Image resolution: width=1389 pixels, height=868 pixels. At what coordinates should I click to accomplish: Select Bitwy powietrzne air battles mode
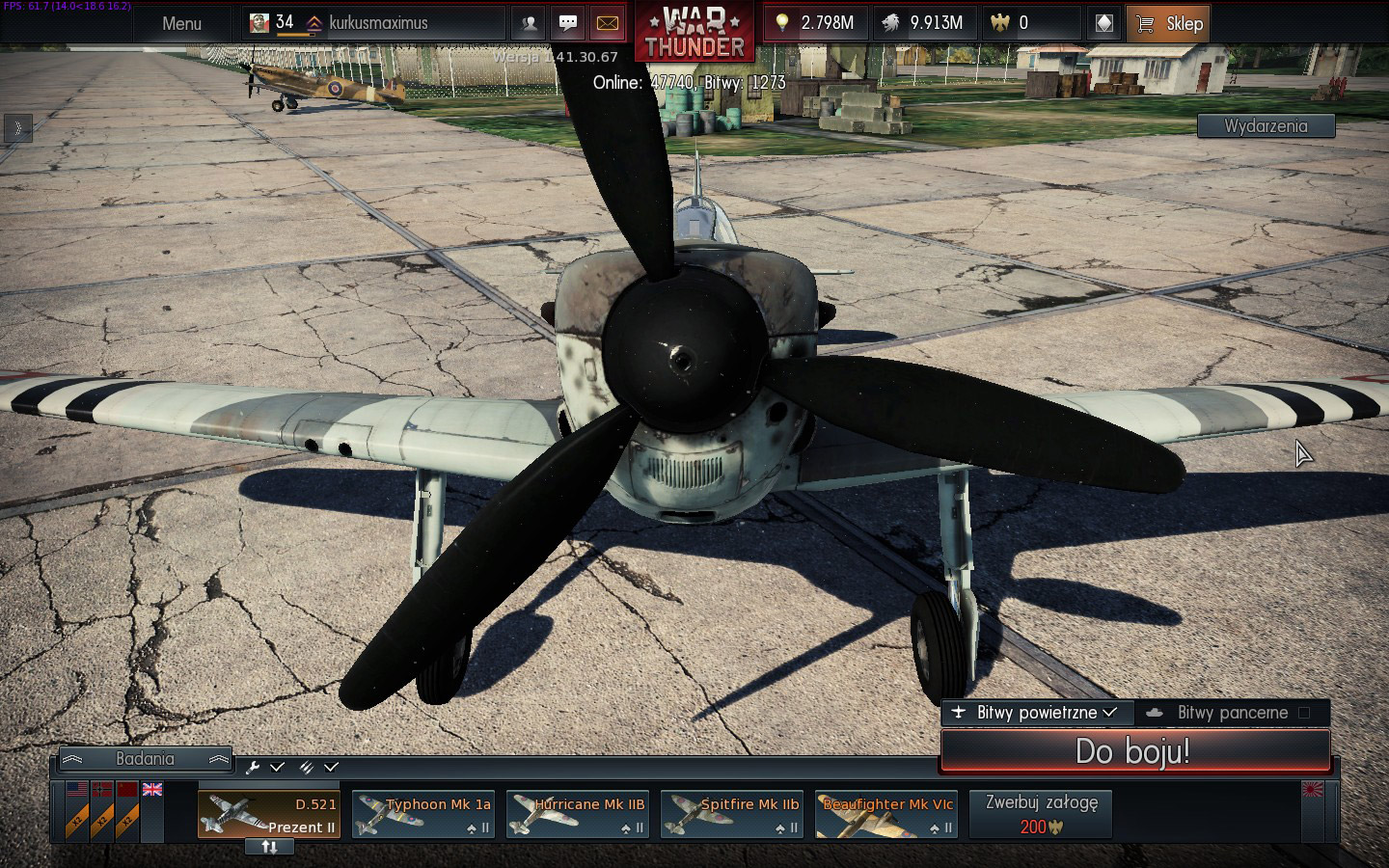tap(1036, 713)
